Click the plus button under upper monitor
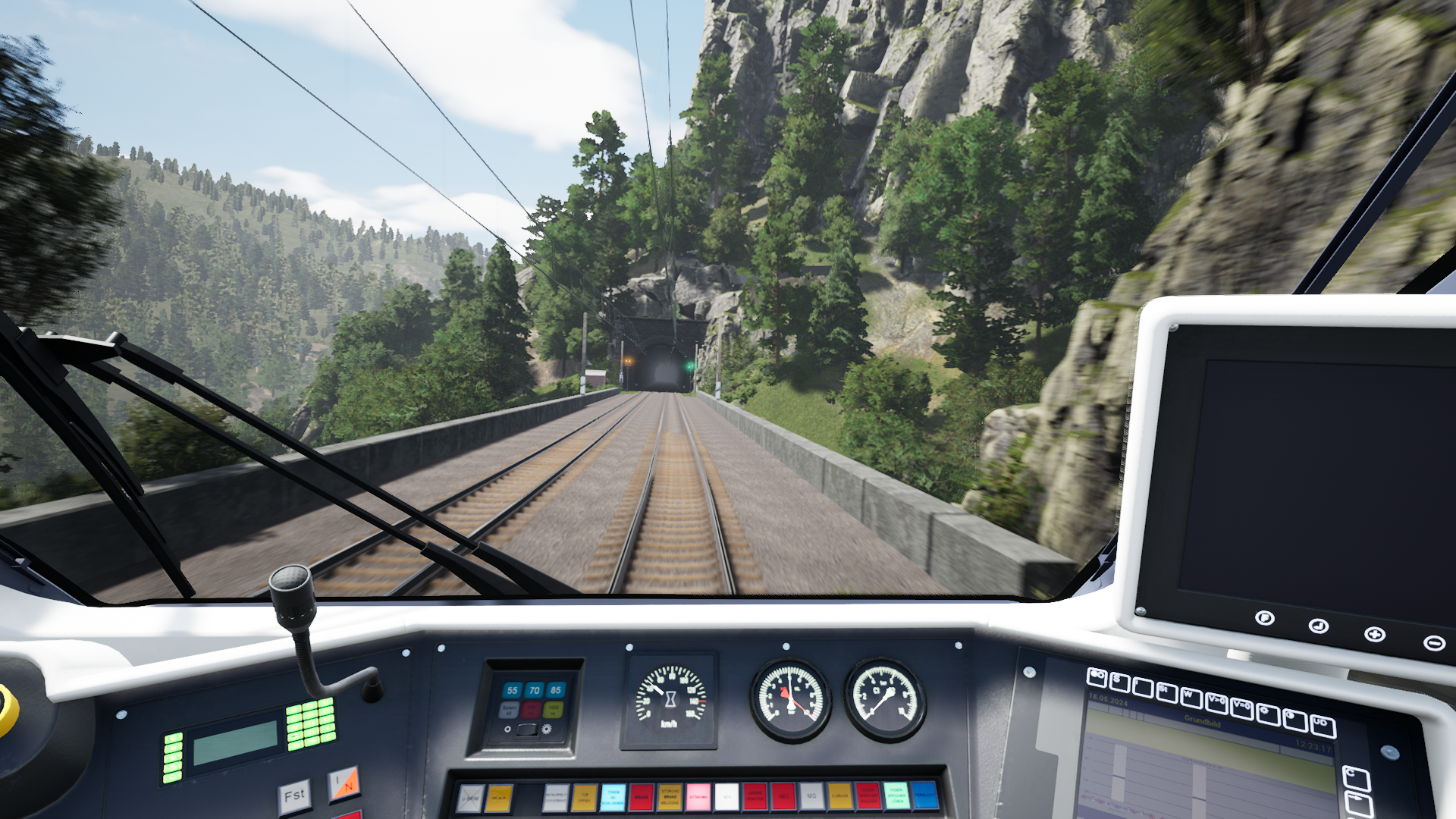This screenshot has height=819, width=1456. (x=1374, y=634)
